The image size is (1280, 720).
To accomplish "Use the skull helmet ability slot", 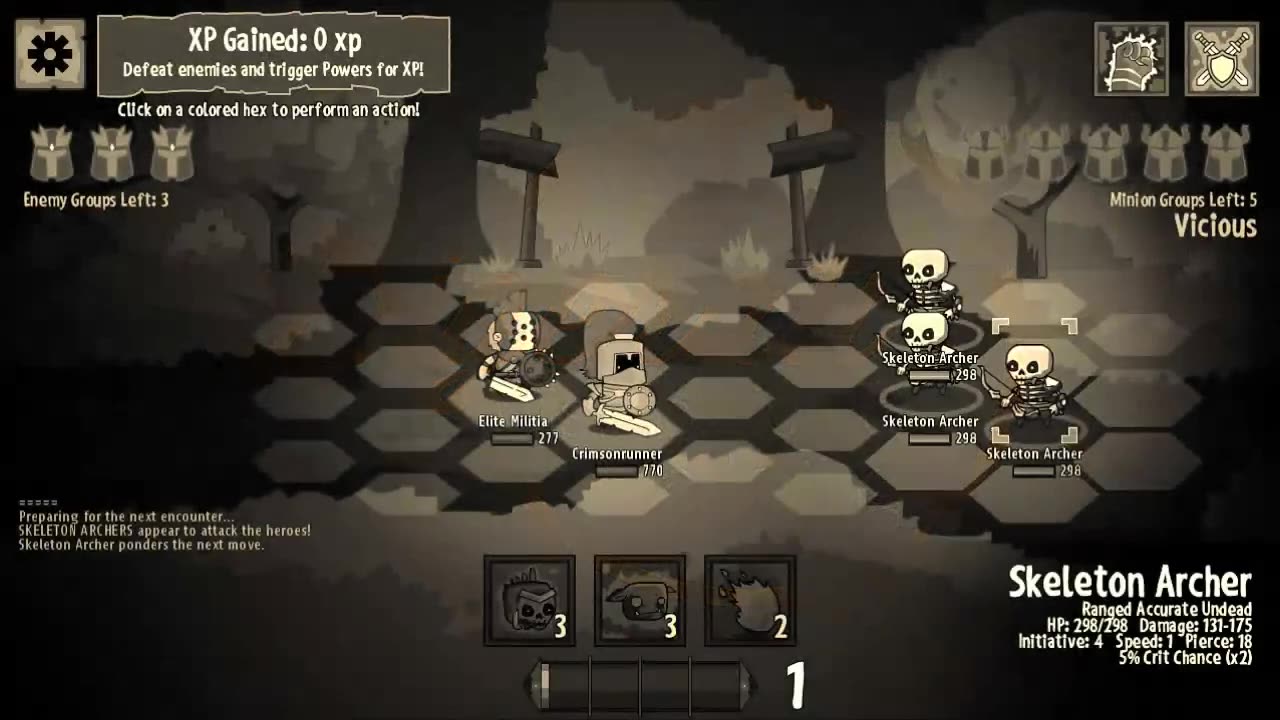I will (529, 600).
